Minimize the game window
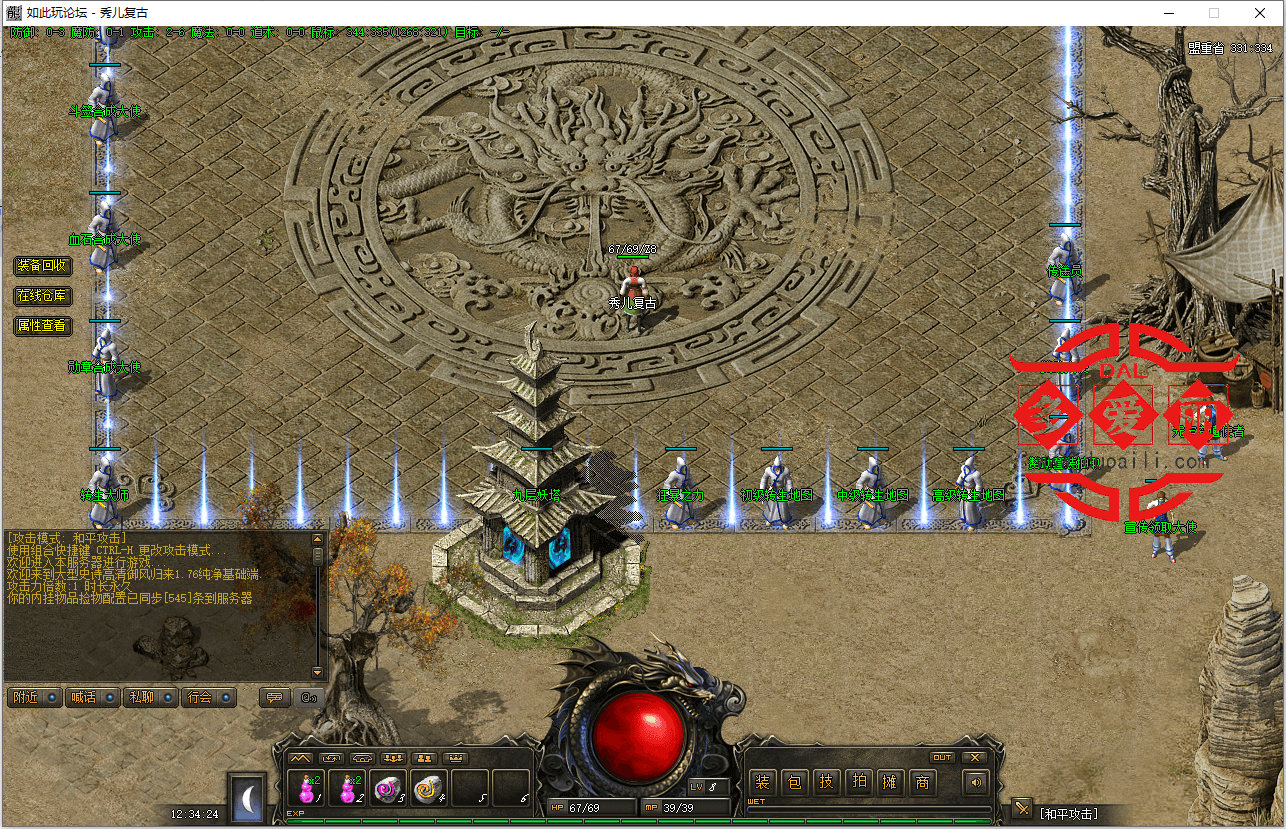This screenshot has width=1286, height=829. pos(1166,13)
